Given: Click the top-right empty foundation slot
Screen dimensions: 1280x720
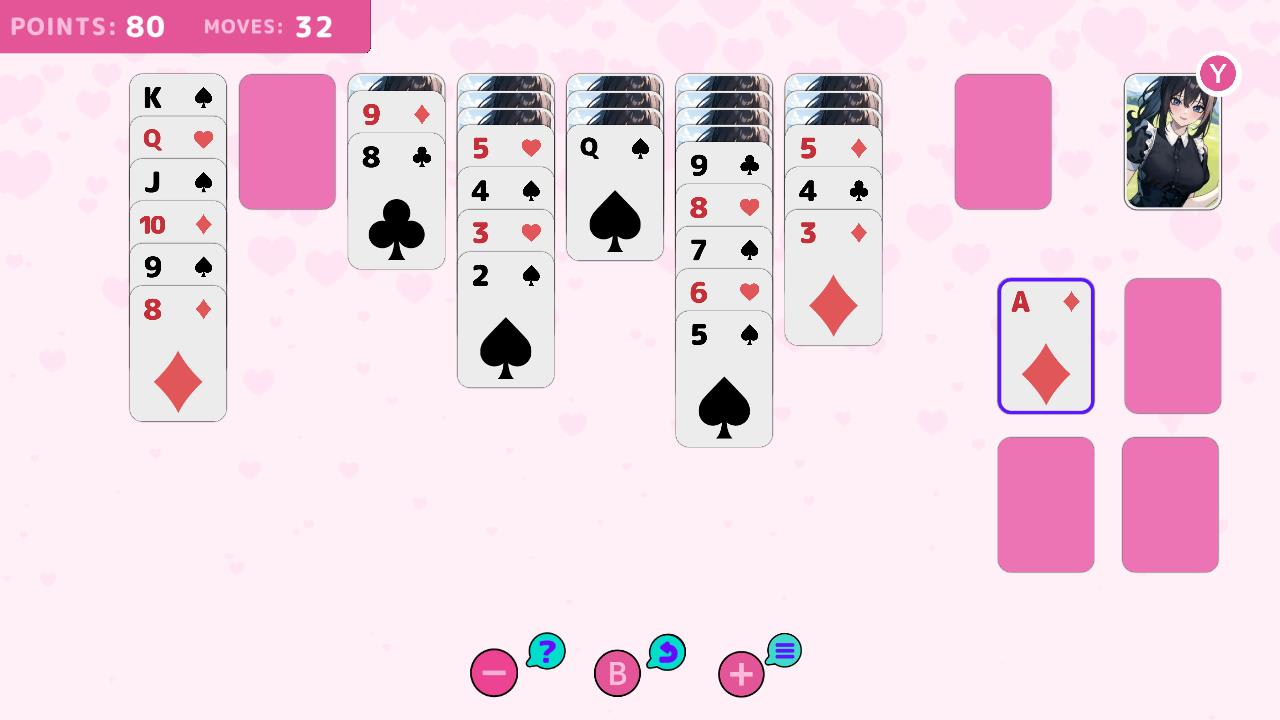Looking at the screenshot, I should click(x=1172, y=345).
